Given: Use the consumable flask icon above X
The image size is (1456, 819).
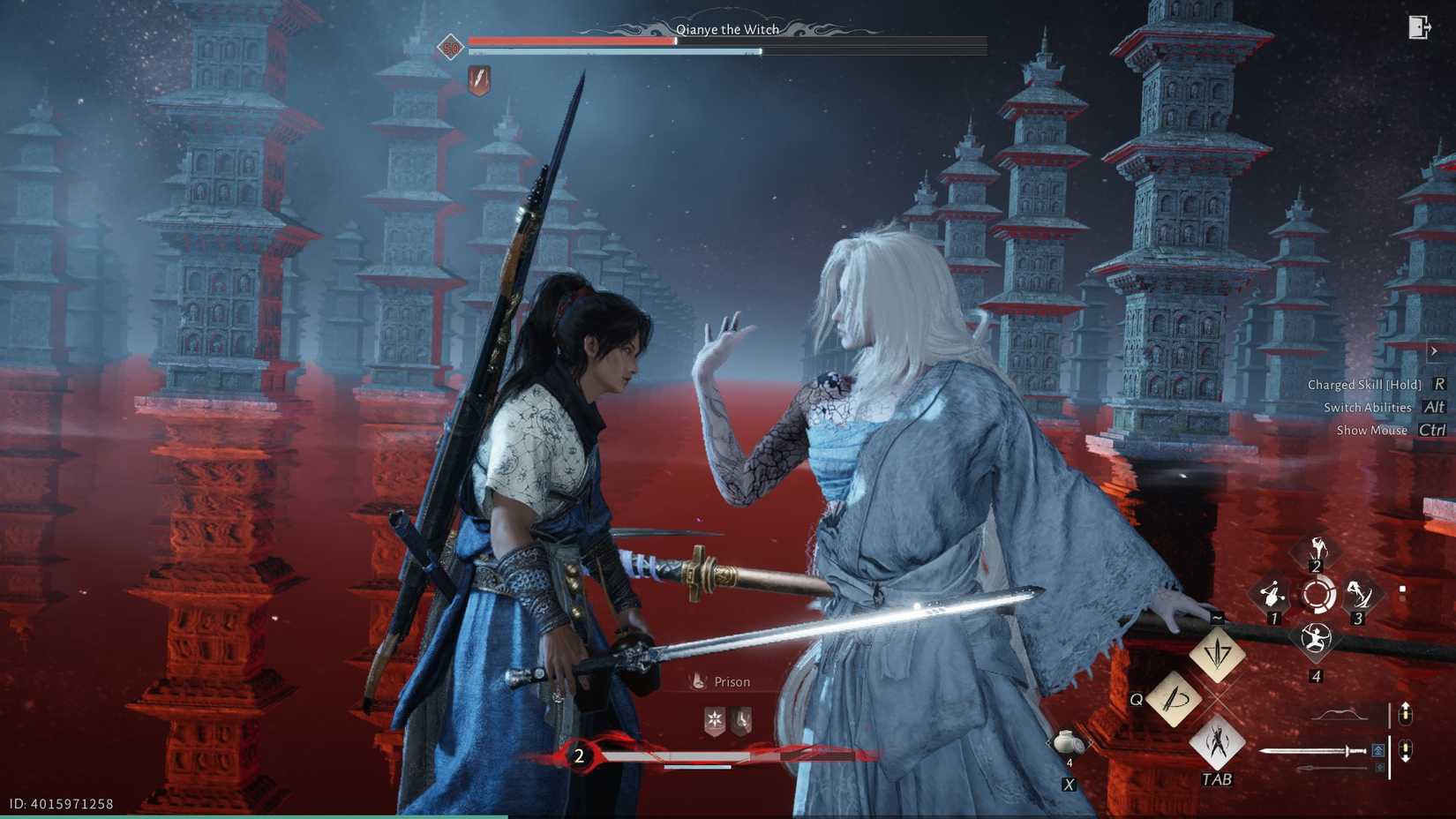Looking at the screenshot, I should [1067, 742].
